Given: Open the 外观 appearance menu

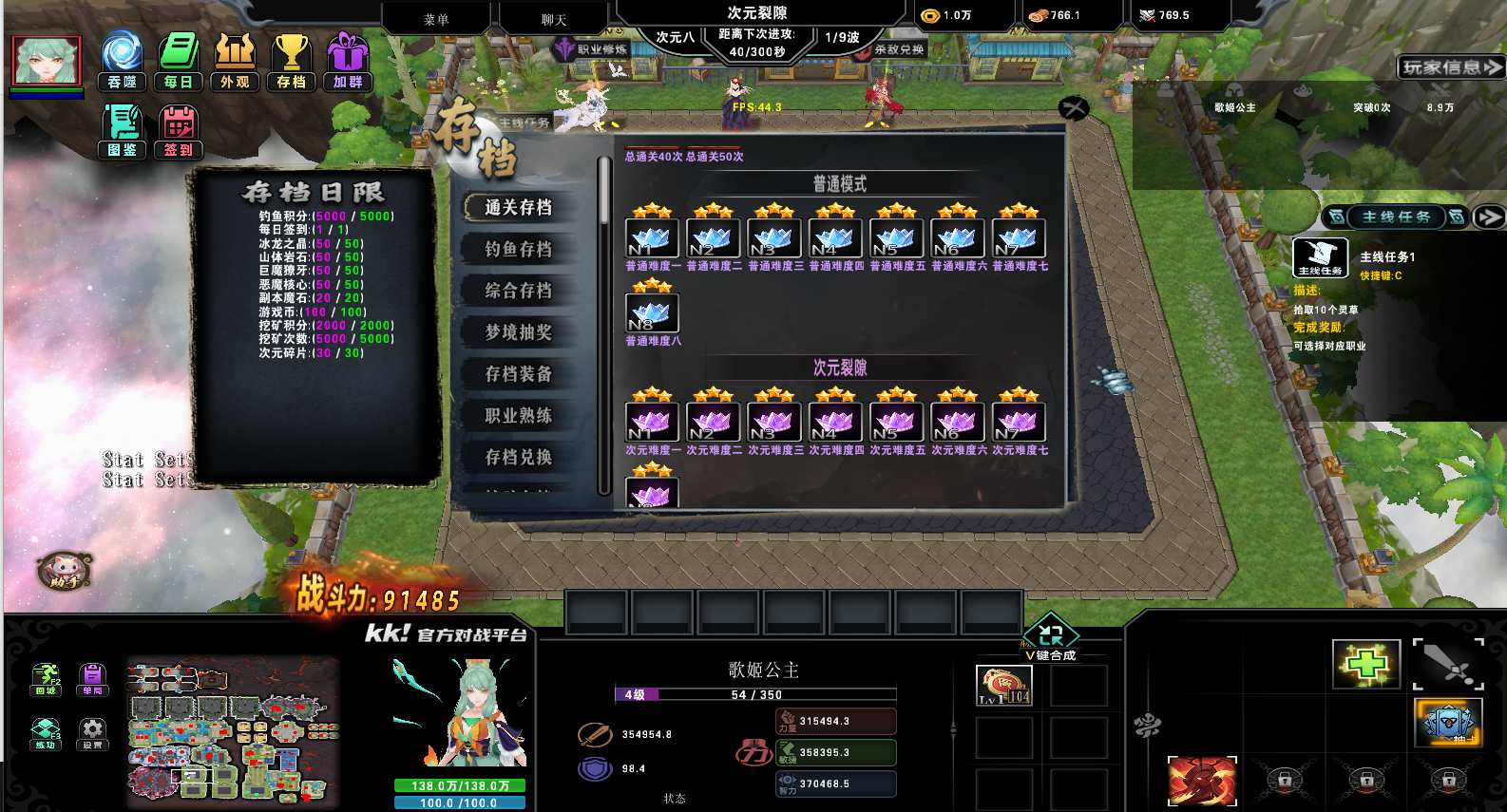Looking at the screenshot, I should tap(235, 60).
